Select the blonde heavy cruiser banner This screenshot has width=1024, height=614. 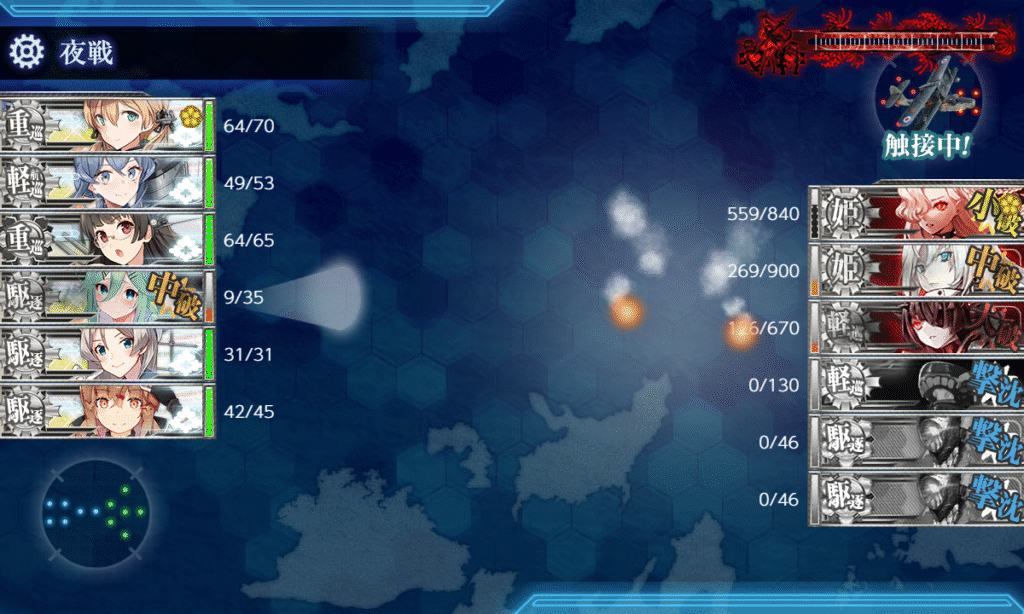(108, 125)
